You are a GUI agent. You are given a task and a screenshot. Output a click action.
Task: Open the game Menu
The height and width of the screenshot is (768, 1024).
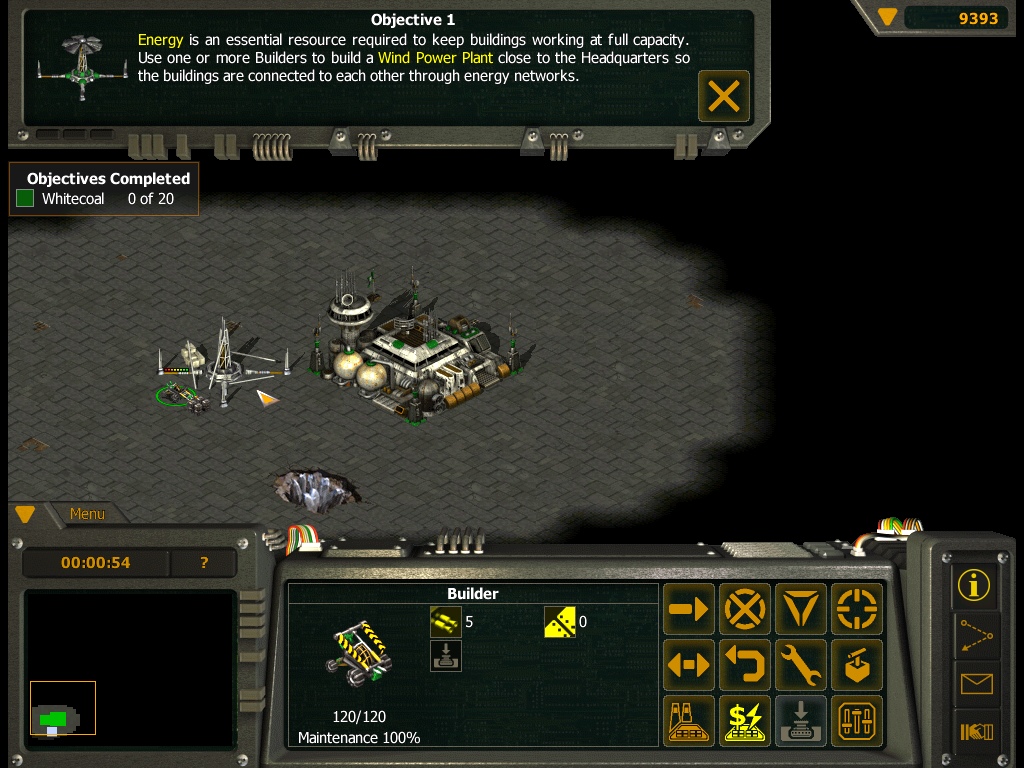(87, 514)
